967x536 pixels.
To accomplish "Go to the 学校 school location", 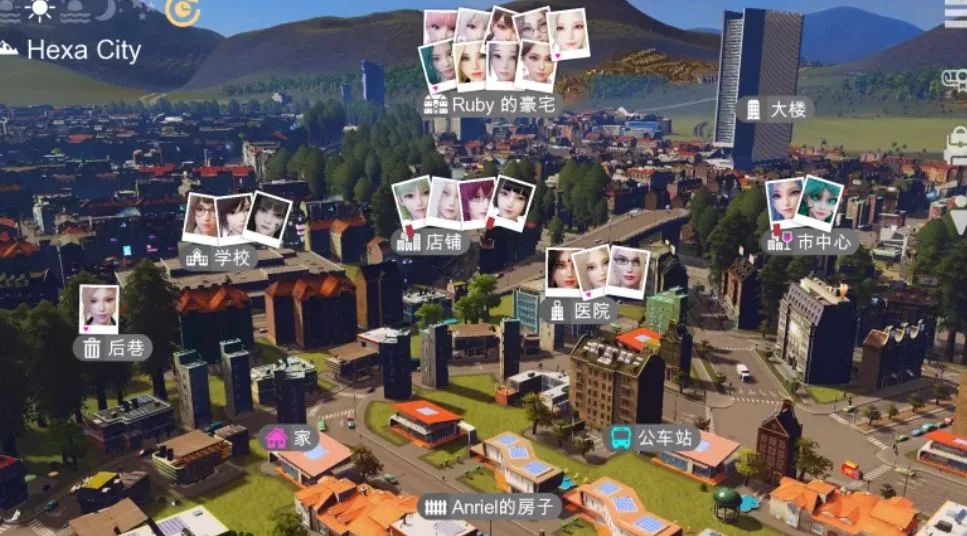I will pyautogui.click(x=221, y=258).
